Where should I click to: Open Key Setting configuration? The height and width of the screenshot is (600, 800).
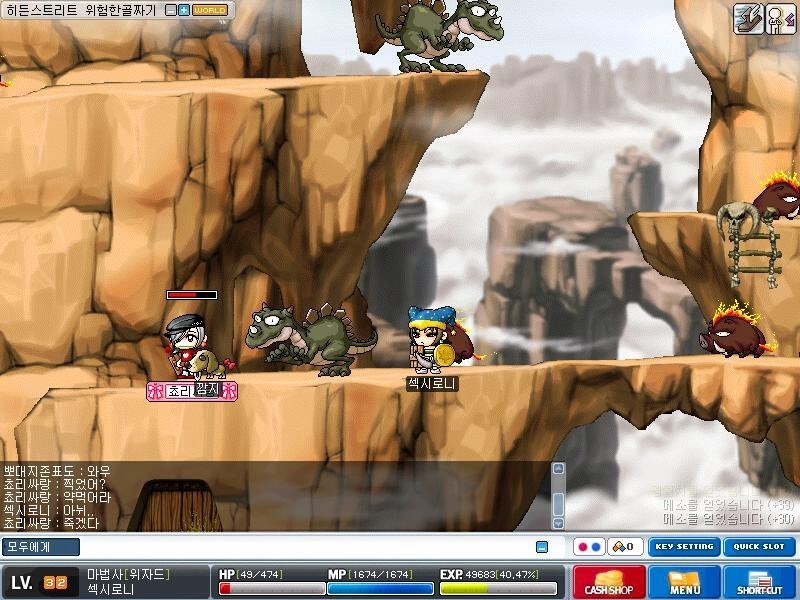click(x=683, y=547)
